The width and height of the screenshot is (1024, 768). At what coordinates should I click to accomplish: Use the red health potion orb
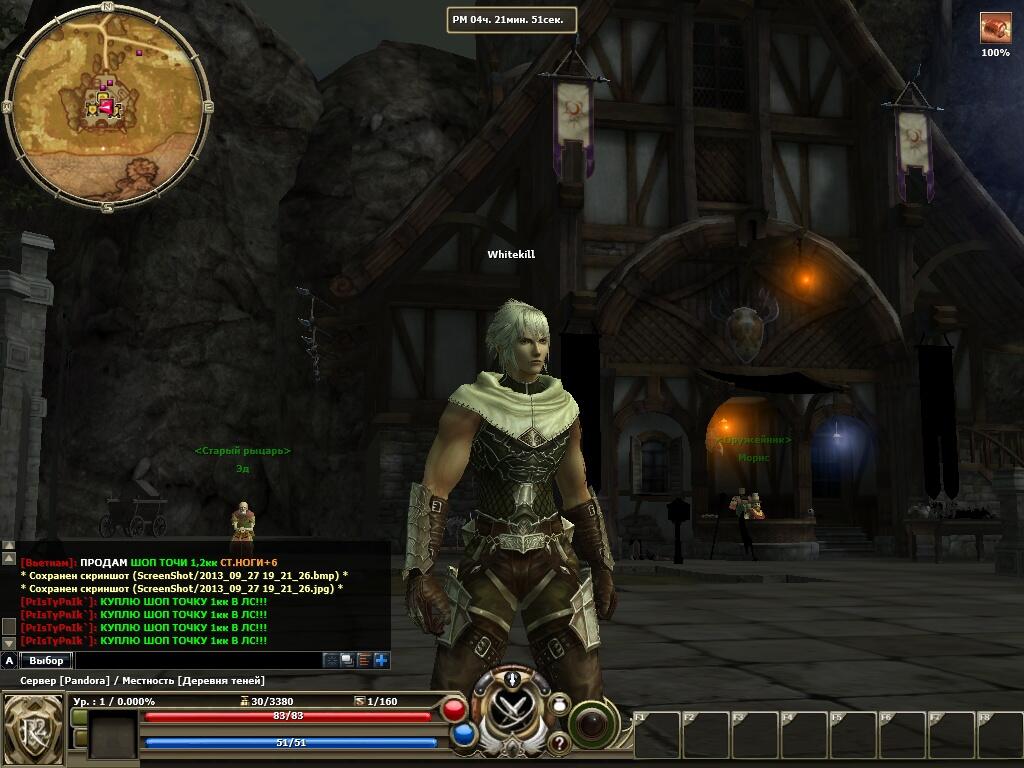click(455, 711)
